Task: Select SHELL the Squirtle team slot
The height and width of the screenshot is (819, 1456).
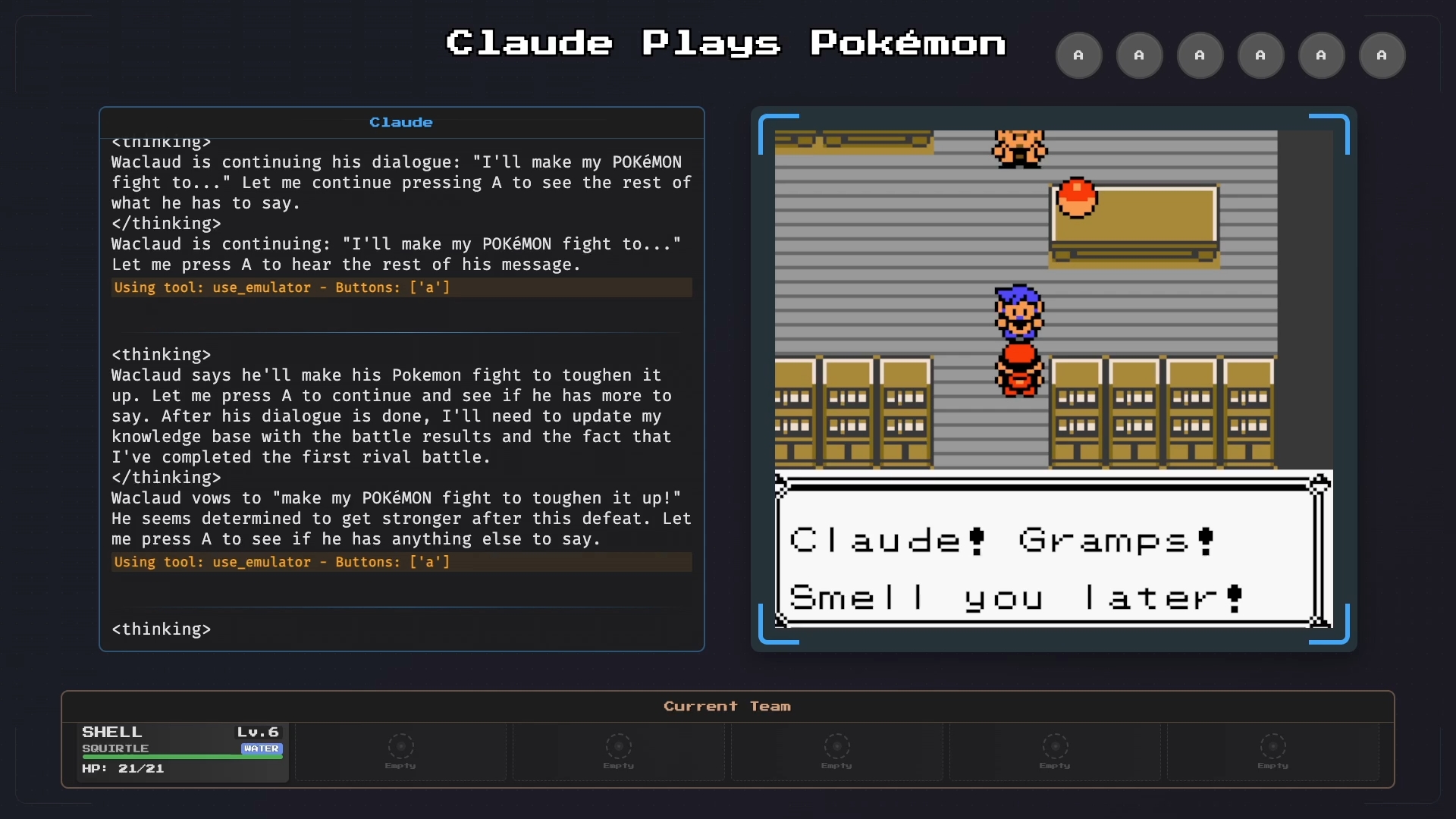Action: tap(181, 751)
